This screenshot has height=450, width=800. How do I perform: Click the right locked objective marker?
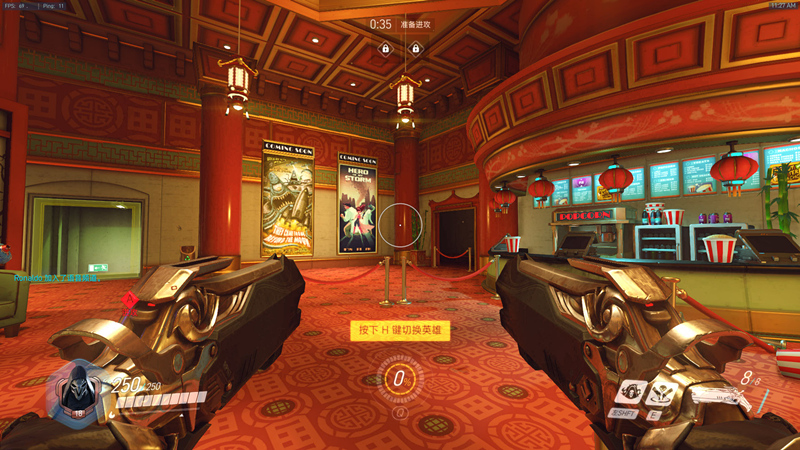415,48
